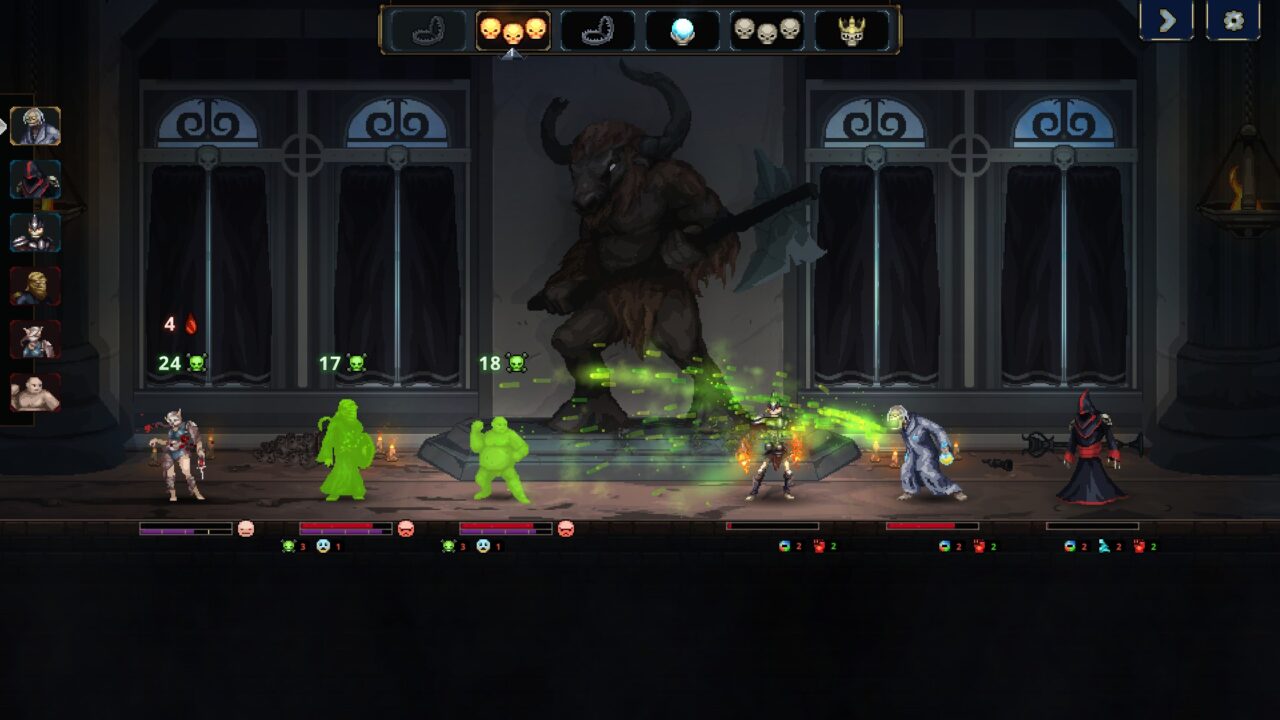Image resolution: width=1280 pixels, height=720 pixels.
Task: Choose the spiked-helmet knight turn portrait
Action: (x=36, y=233)
